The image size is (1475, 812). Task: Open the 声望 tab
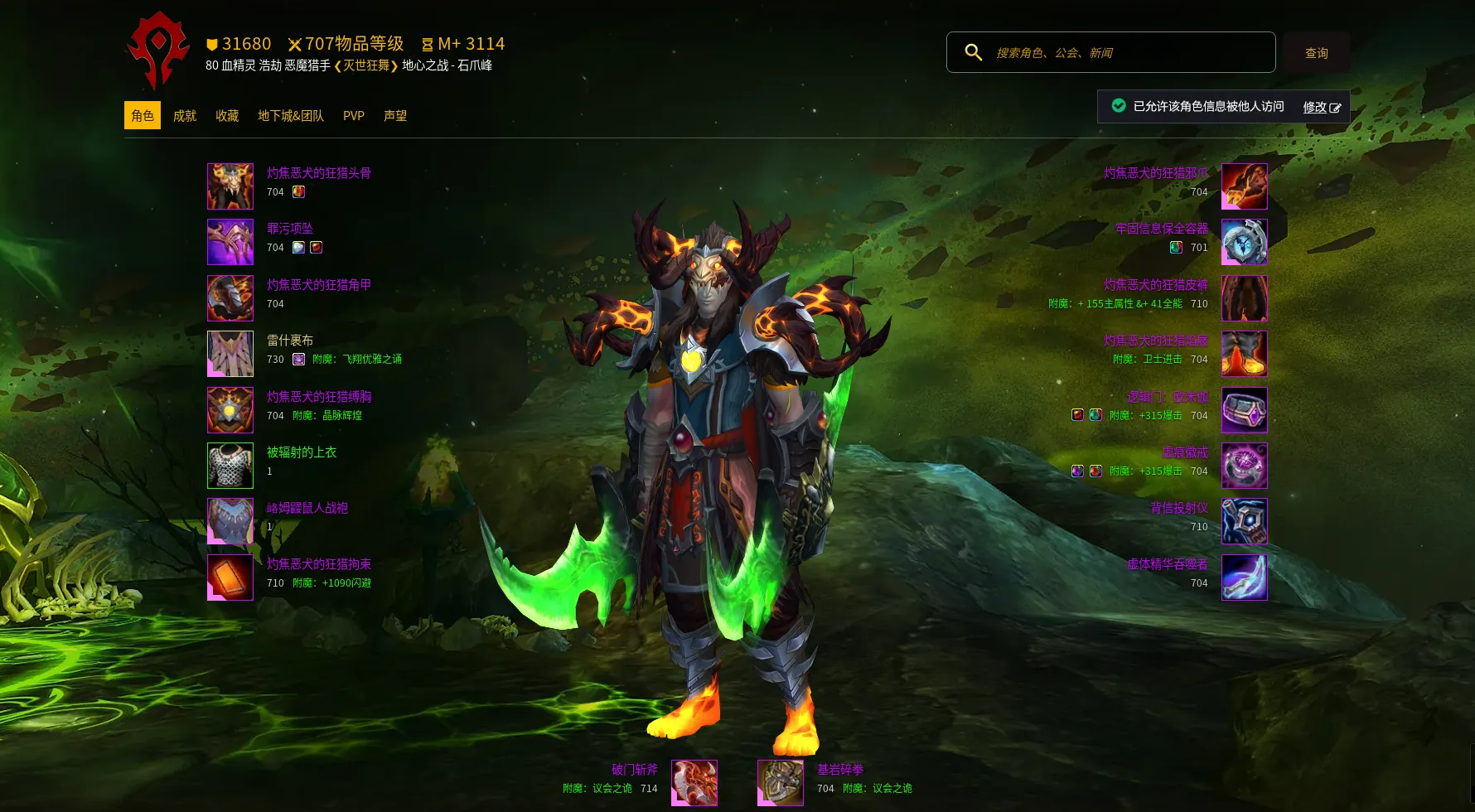pos(395,116)
